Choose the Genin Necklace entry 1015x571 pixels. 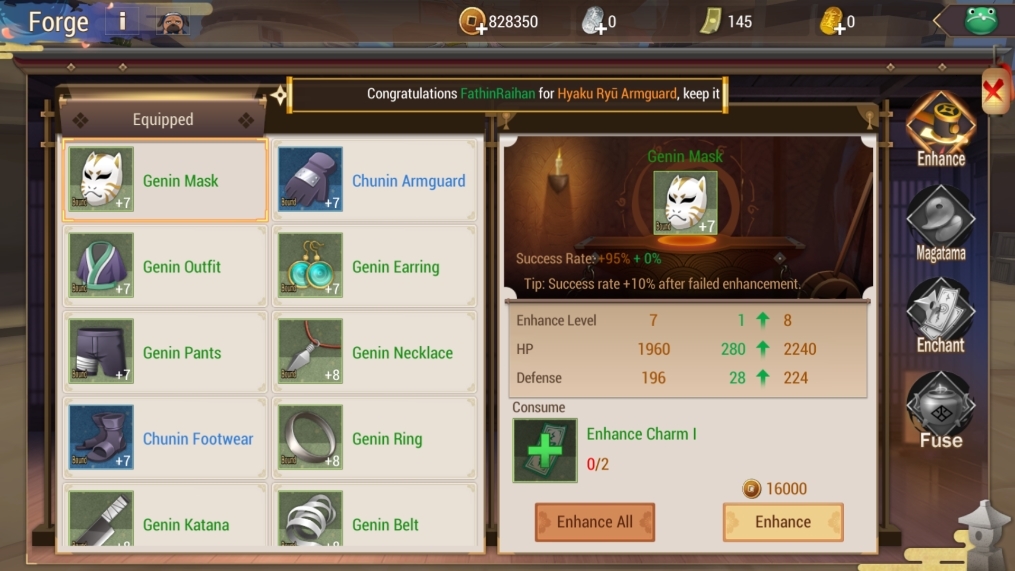(374, 352)
